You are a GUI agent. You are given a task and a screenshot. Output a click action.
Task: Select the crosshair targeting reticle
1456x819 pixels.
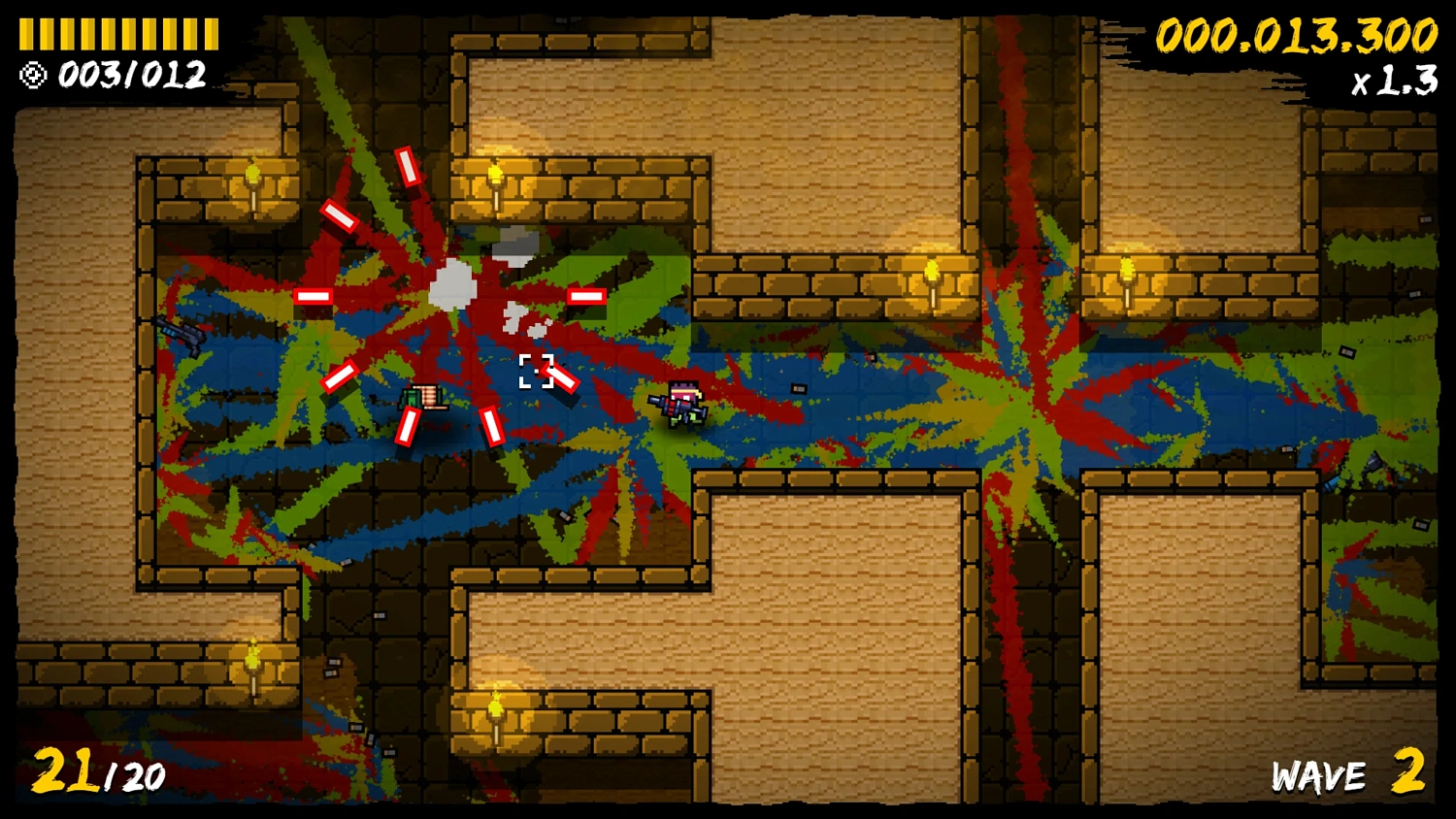pos(535,372)
